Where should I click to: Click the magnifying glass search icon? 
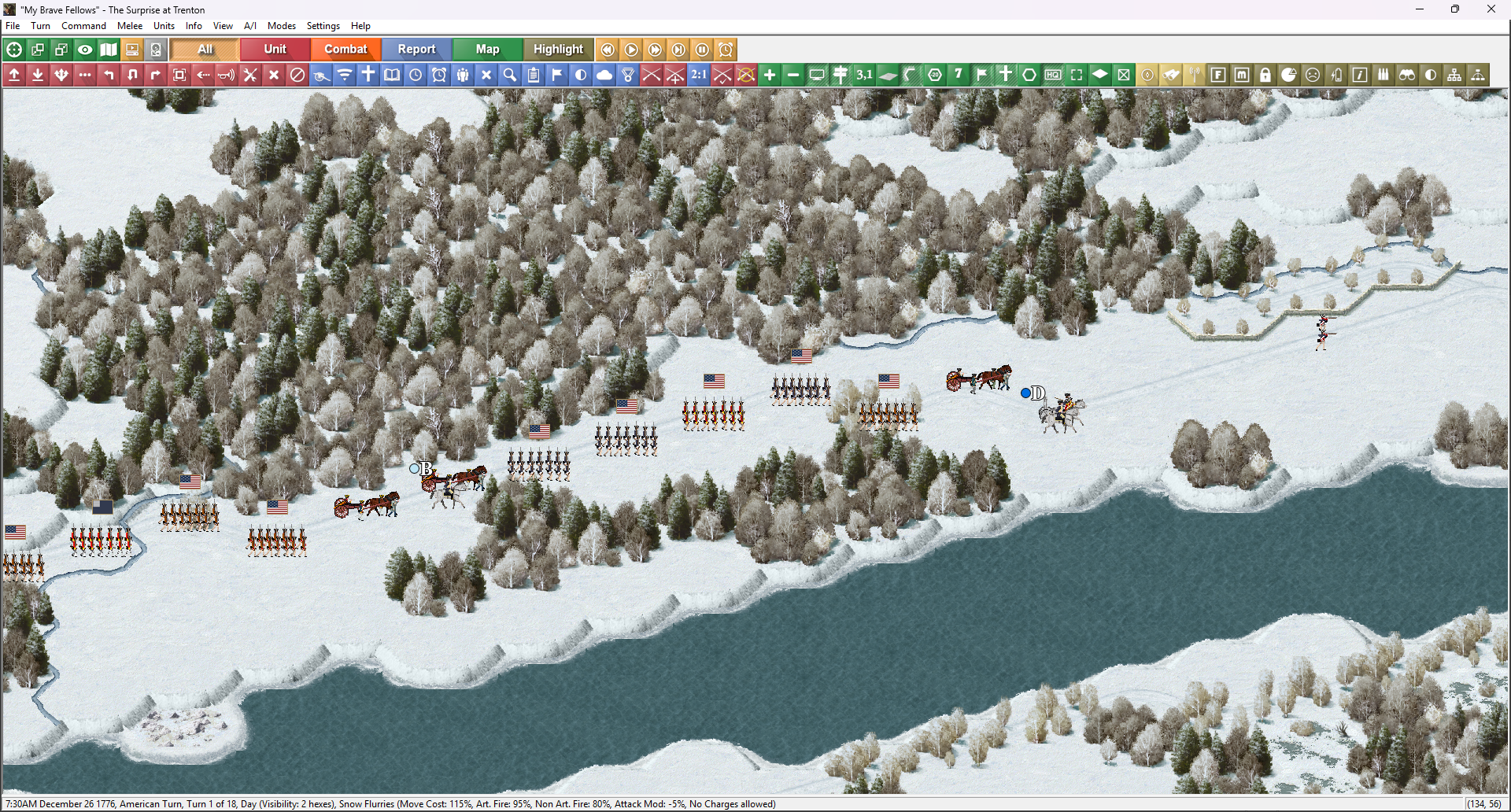click(510, 75)
